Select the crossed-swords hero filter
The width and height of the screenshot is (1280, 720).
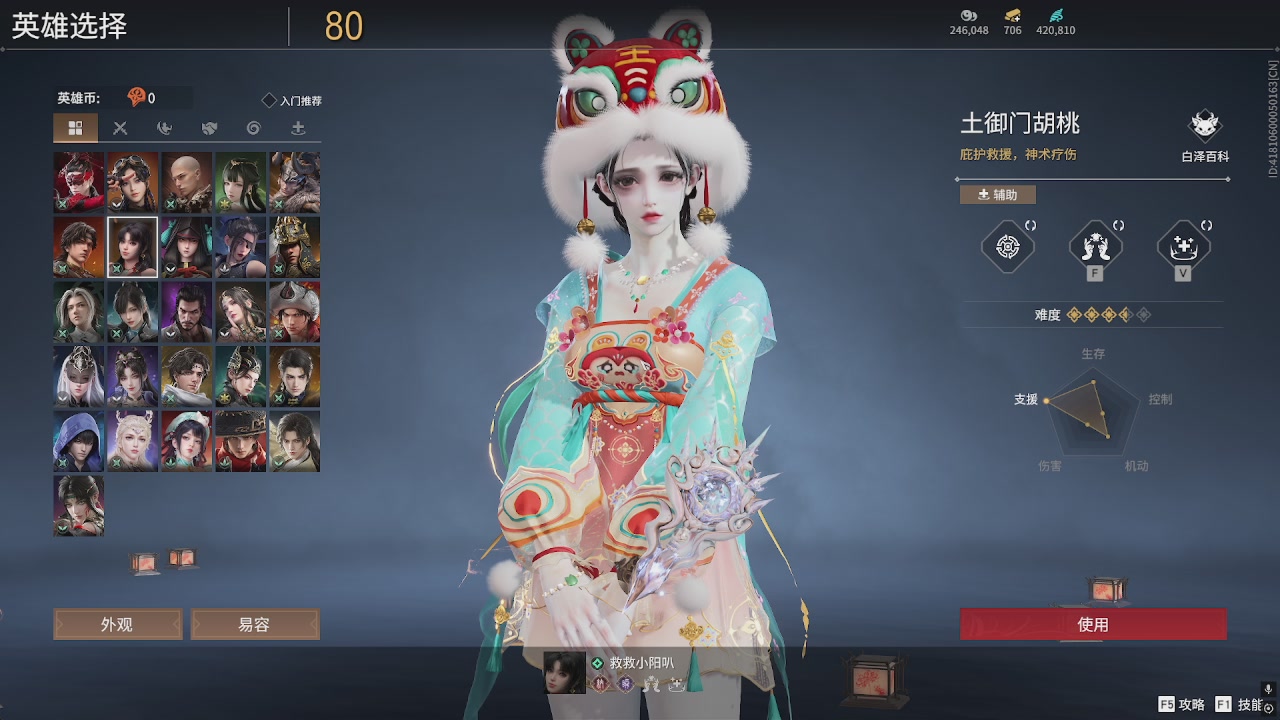pos(121,128)
